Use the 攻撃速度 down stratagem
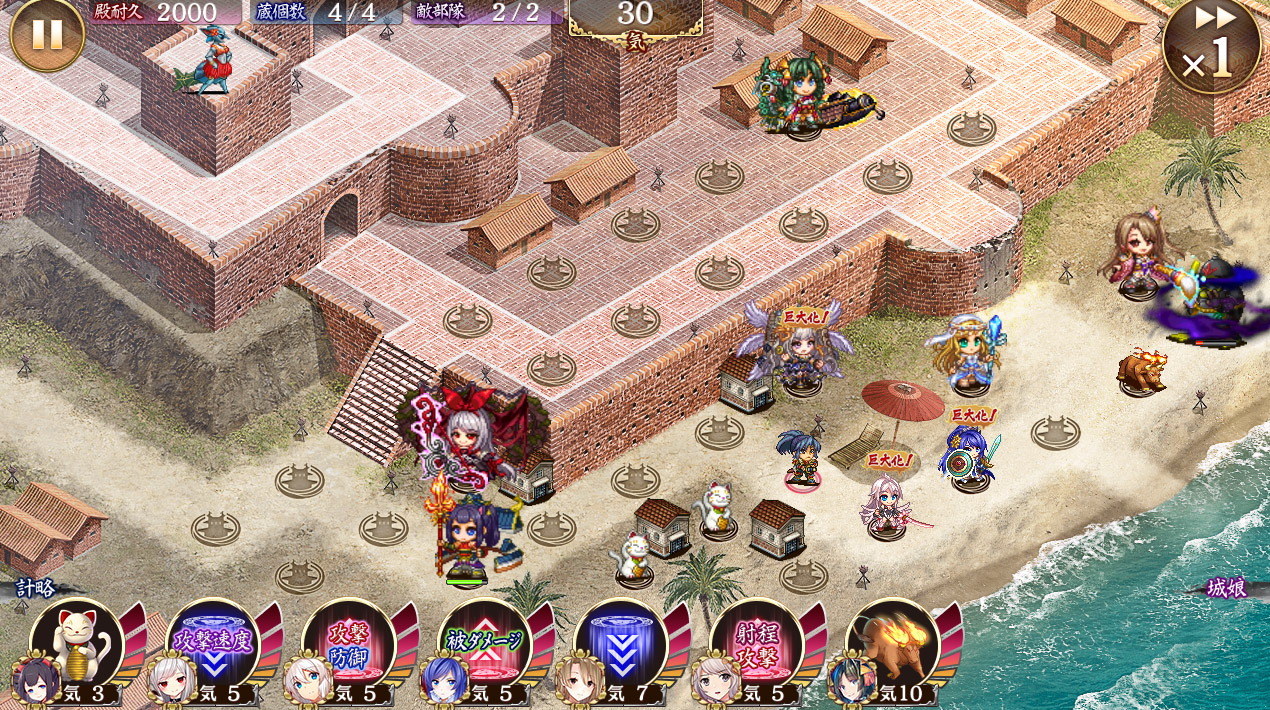Screen dimensions: 1270x710 (213, 645)
